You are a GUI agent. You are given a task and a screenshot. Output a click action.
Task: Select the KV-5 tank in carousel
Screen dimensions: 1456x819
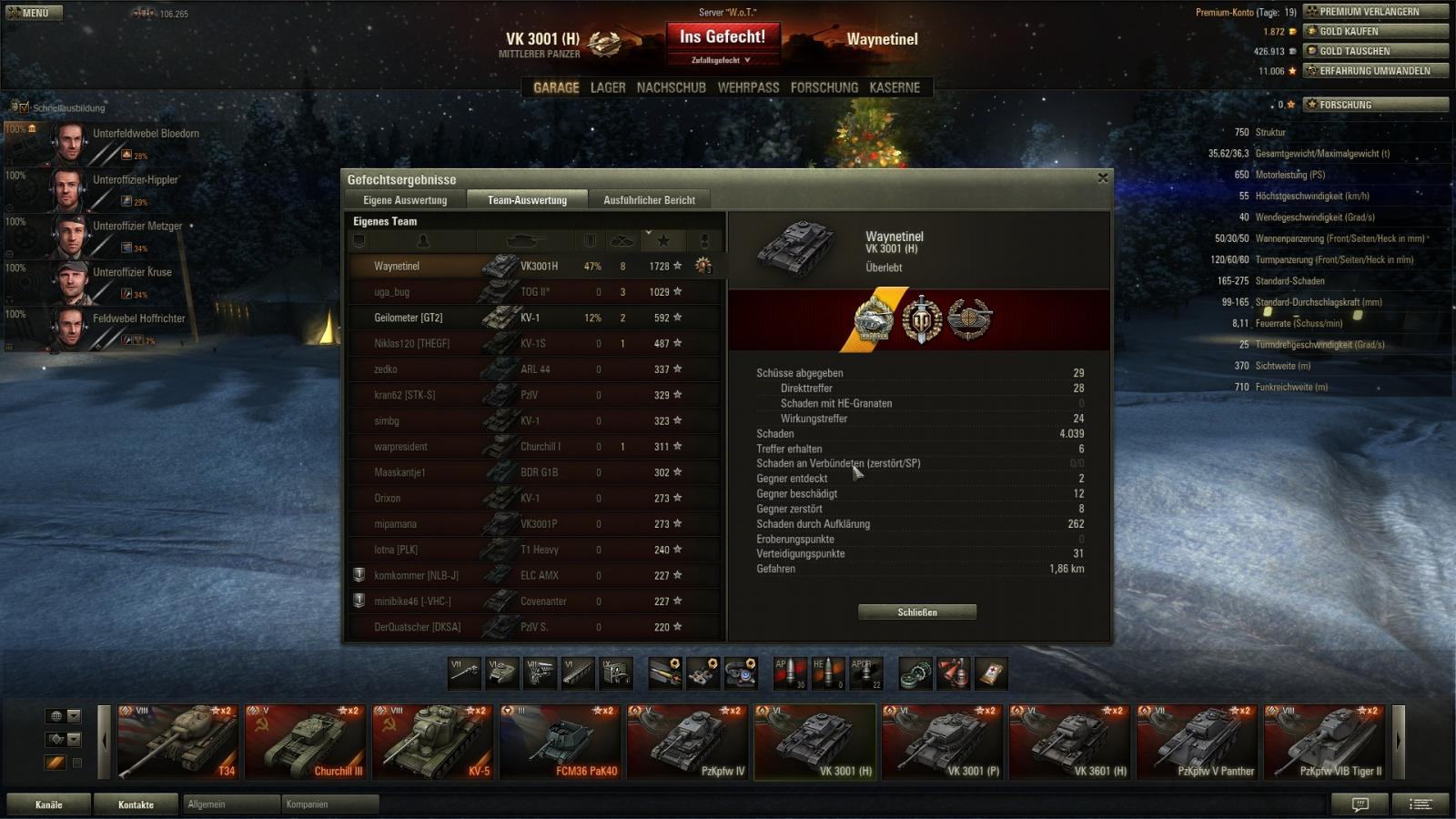433,742
